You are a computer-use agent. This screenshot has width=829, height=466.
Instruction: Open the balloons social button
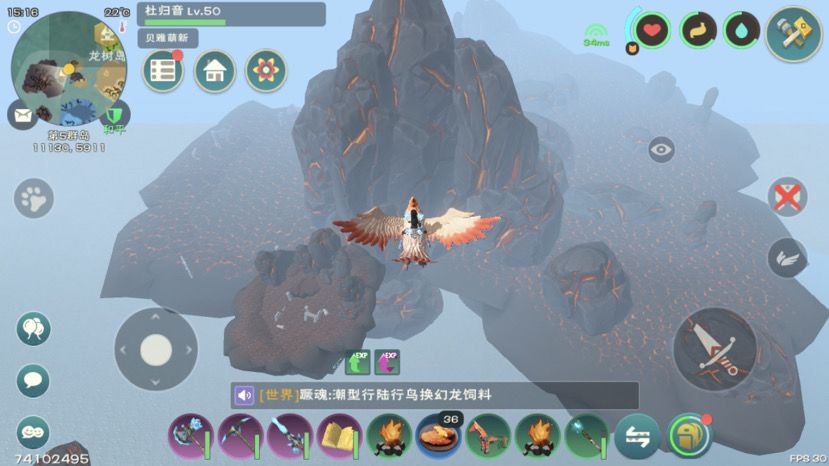(34, 329)
